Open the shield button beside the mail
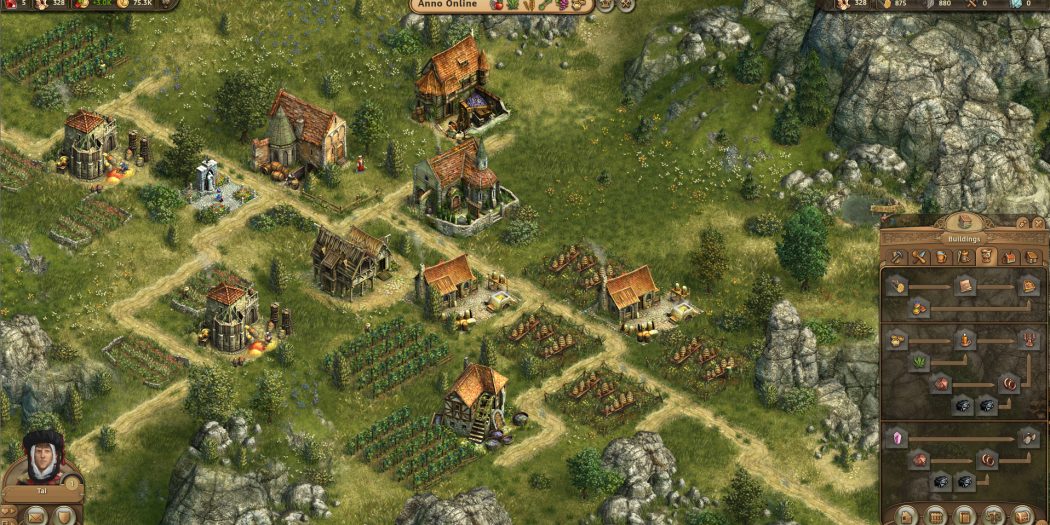The width and height of the screenshot is (1050, 525). (x=65, y=516)
